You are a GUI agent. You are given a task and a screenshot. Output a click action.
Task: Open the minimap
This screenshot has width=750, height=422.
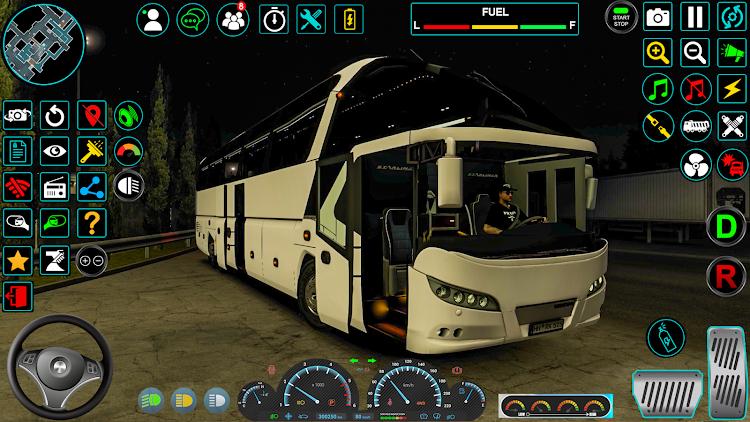[x=43, y=43]
